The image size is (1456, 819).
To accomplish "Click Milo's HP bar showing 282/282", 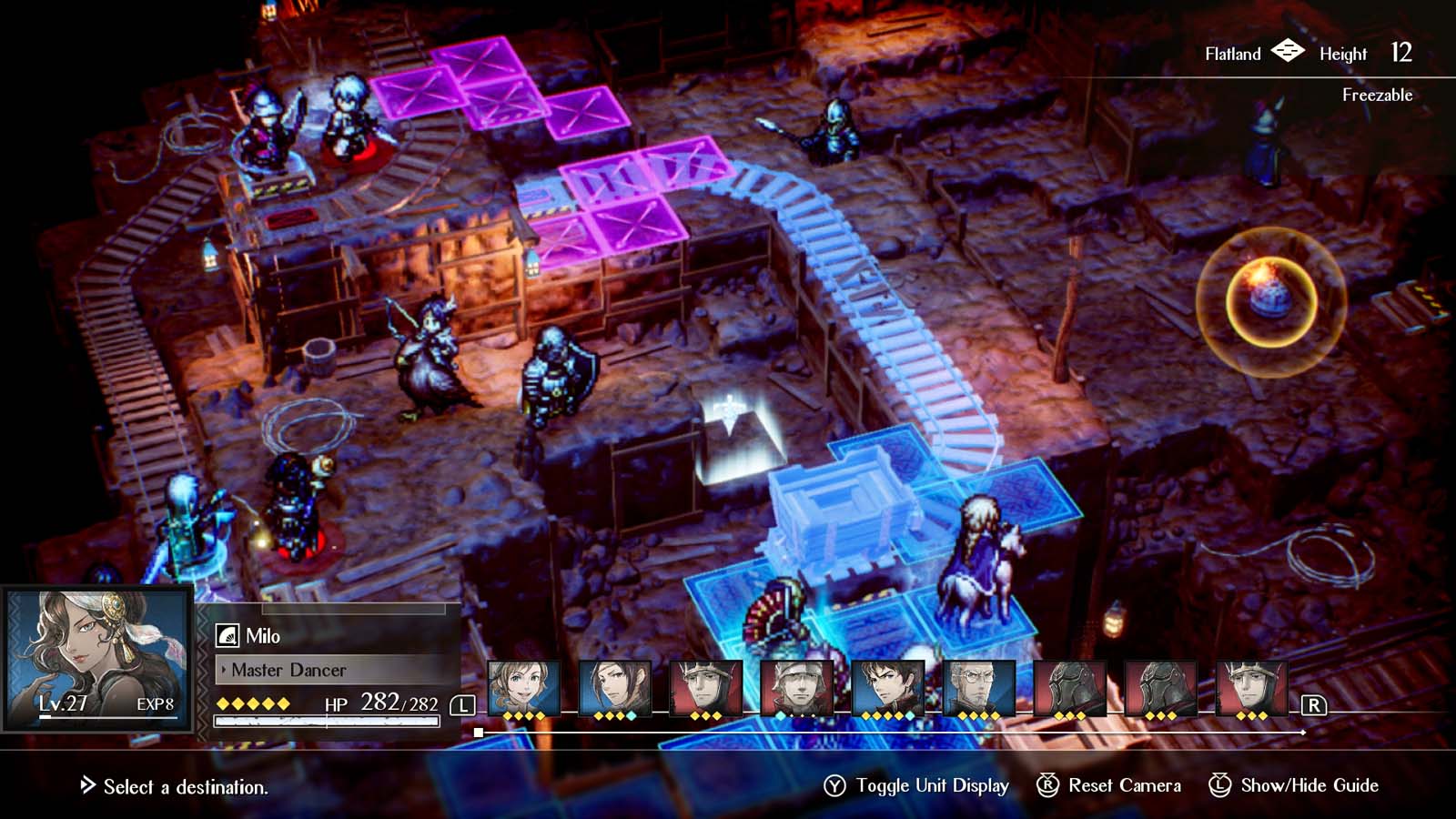I will coord(328,720).
